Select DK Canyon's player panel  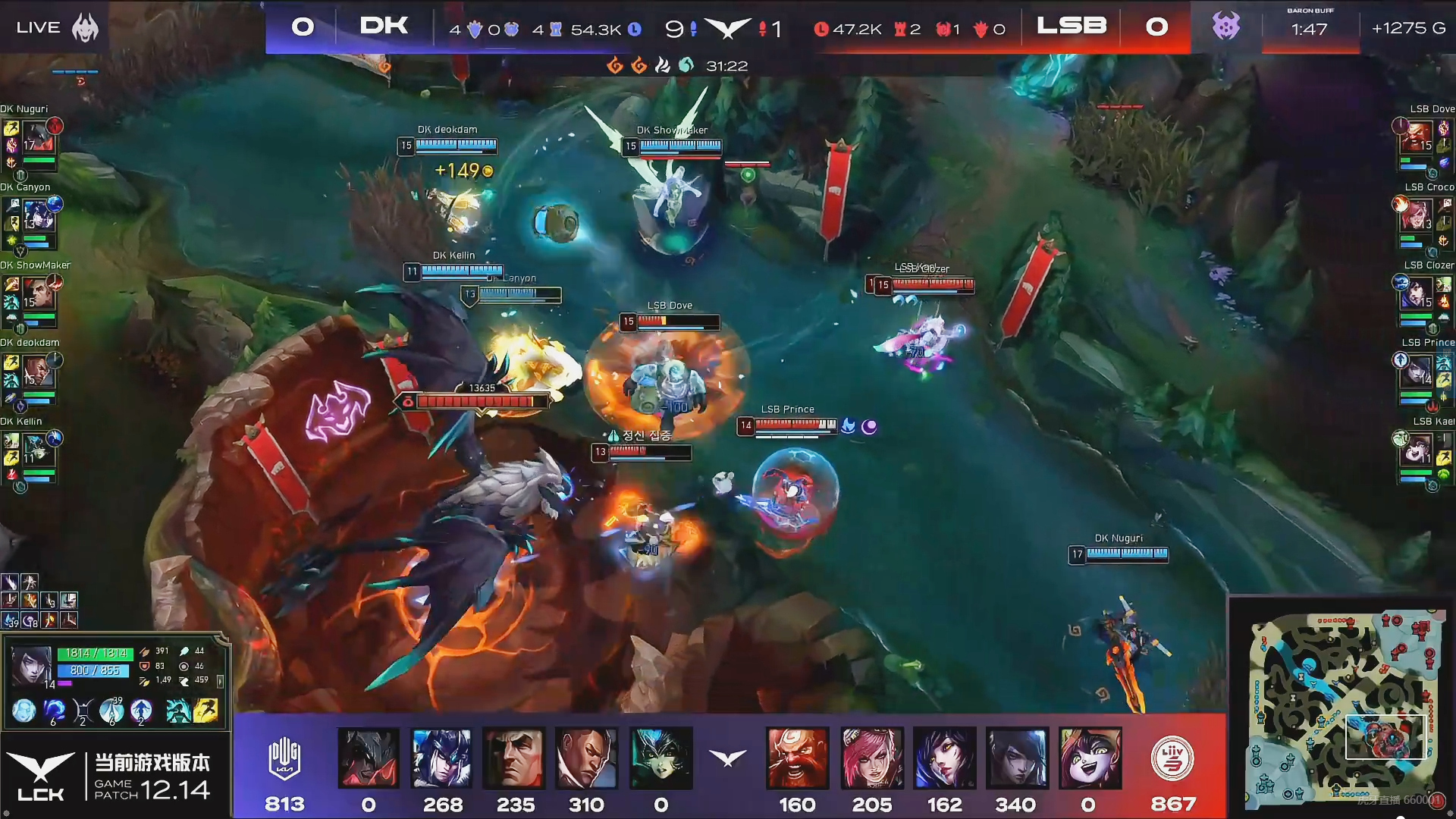[x=32, y=220]
